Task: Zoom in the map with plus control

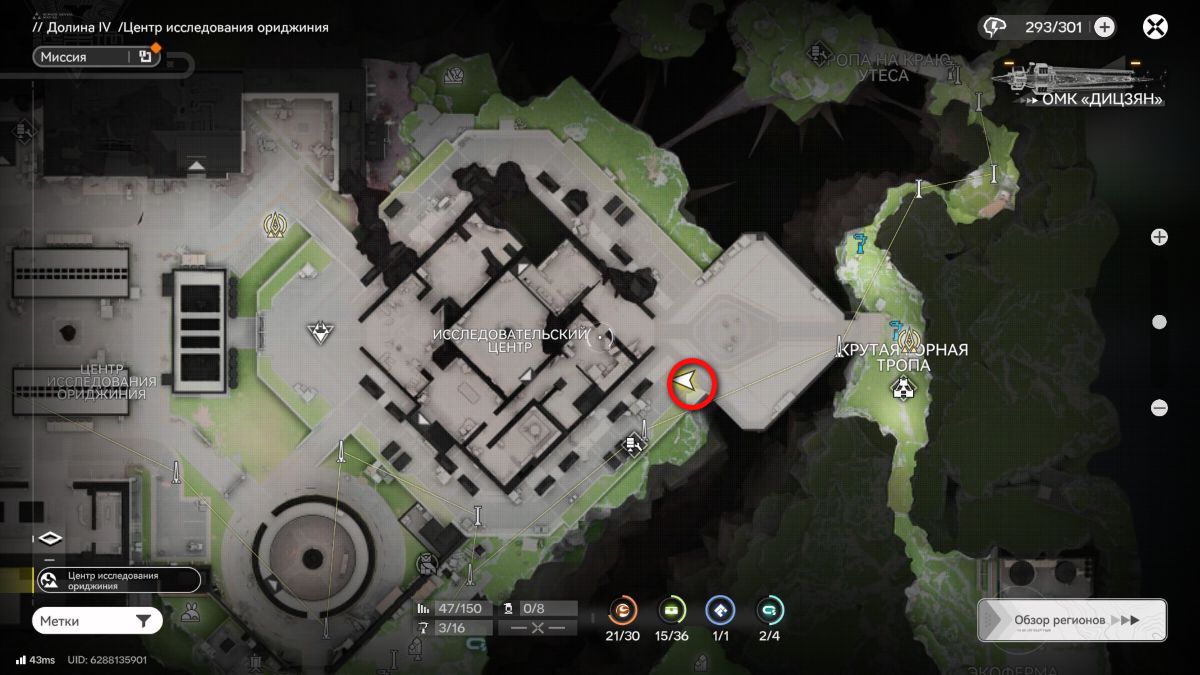Action: pyautogui.click(x=1159, y=237)
